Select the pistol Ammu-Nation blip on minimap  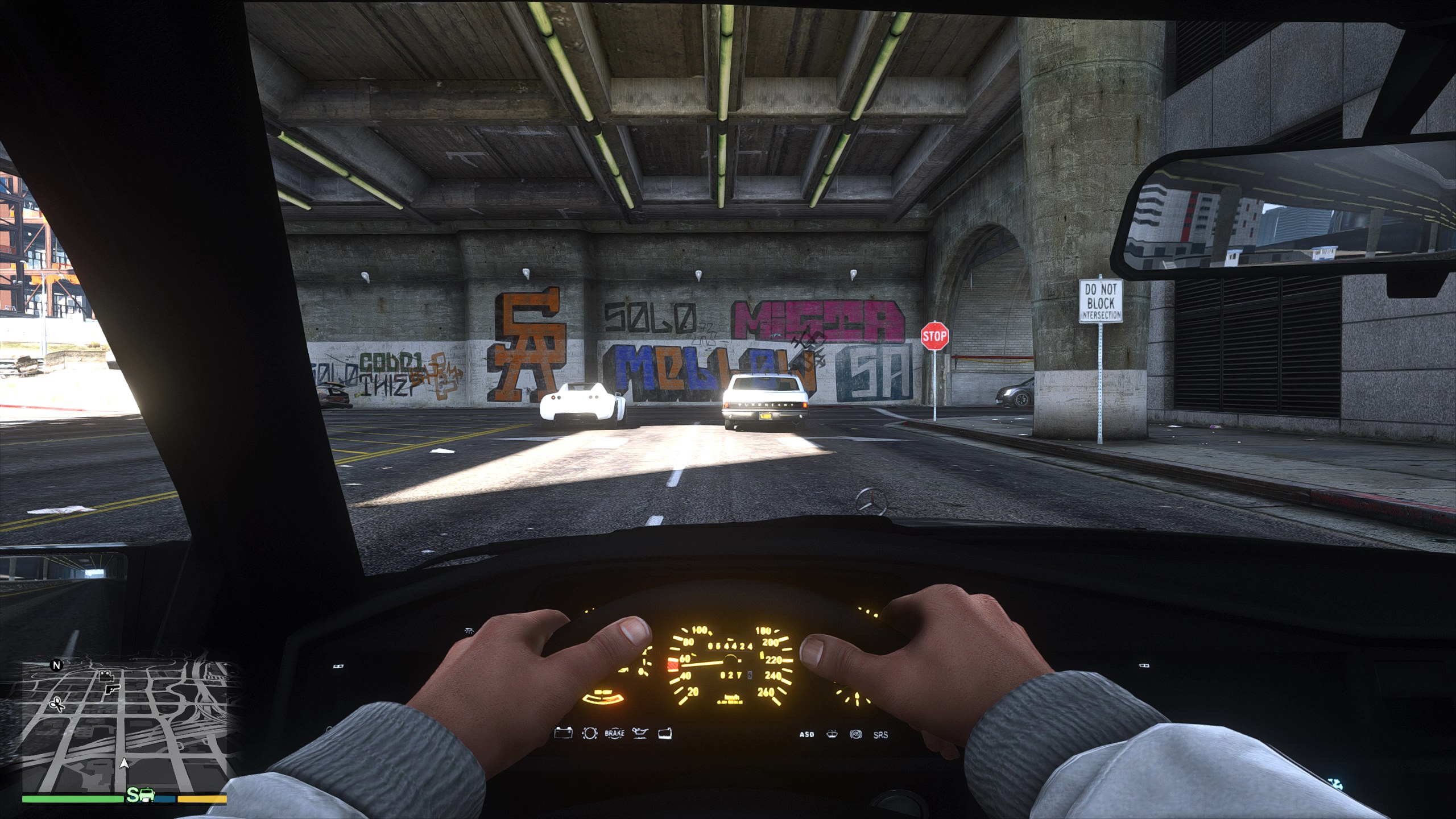tap(110, 689)
